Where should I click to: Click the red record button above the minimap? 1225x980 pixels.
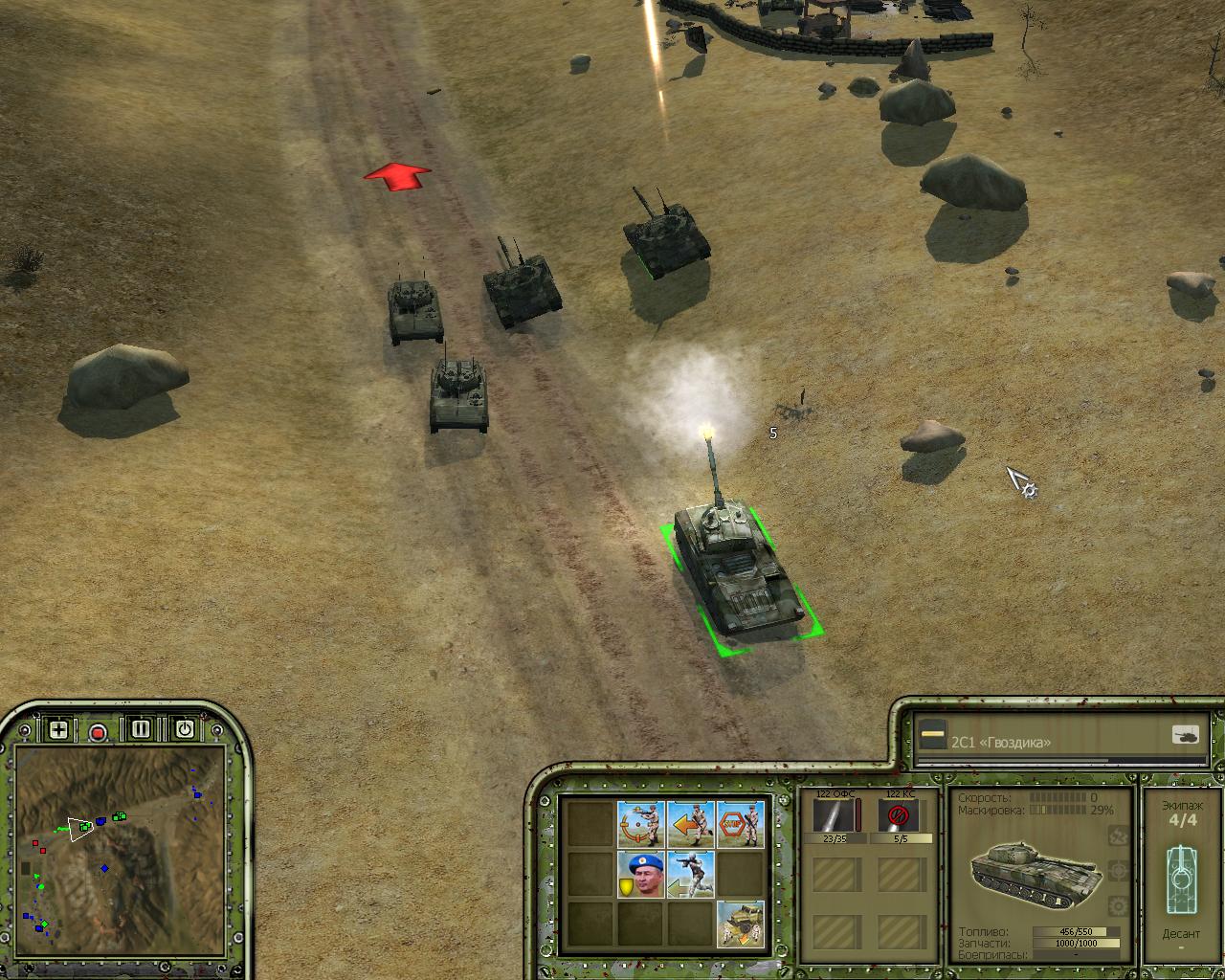point(98,732)
